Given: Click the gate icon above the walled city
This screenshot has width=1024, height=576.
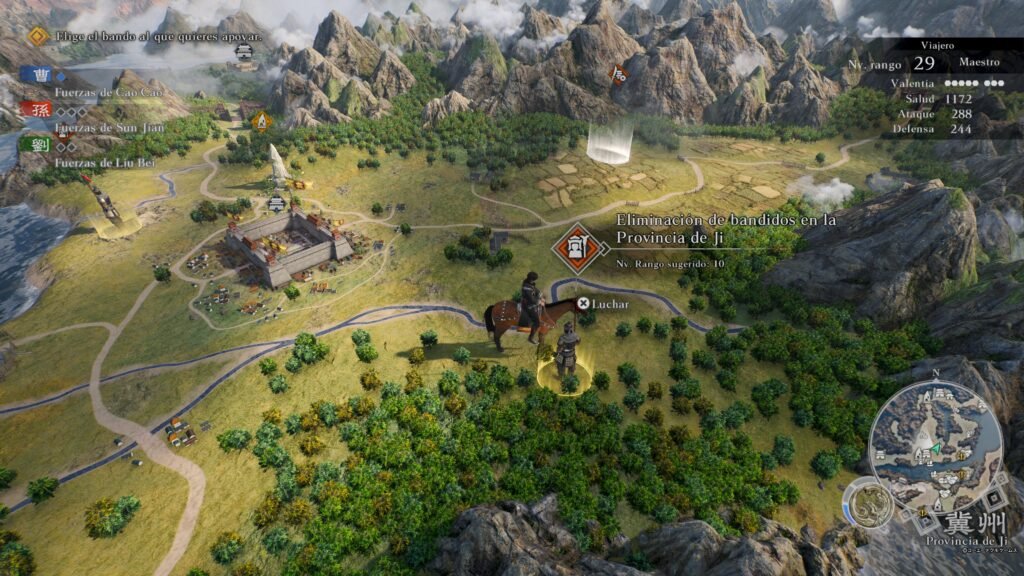Looking at the screenshot, I should coord(277,203).
